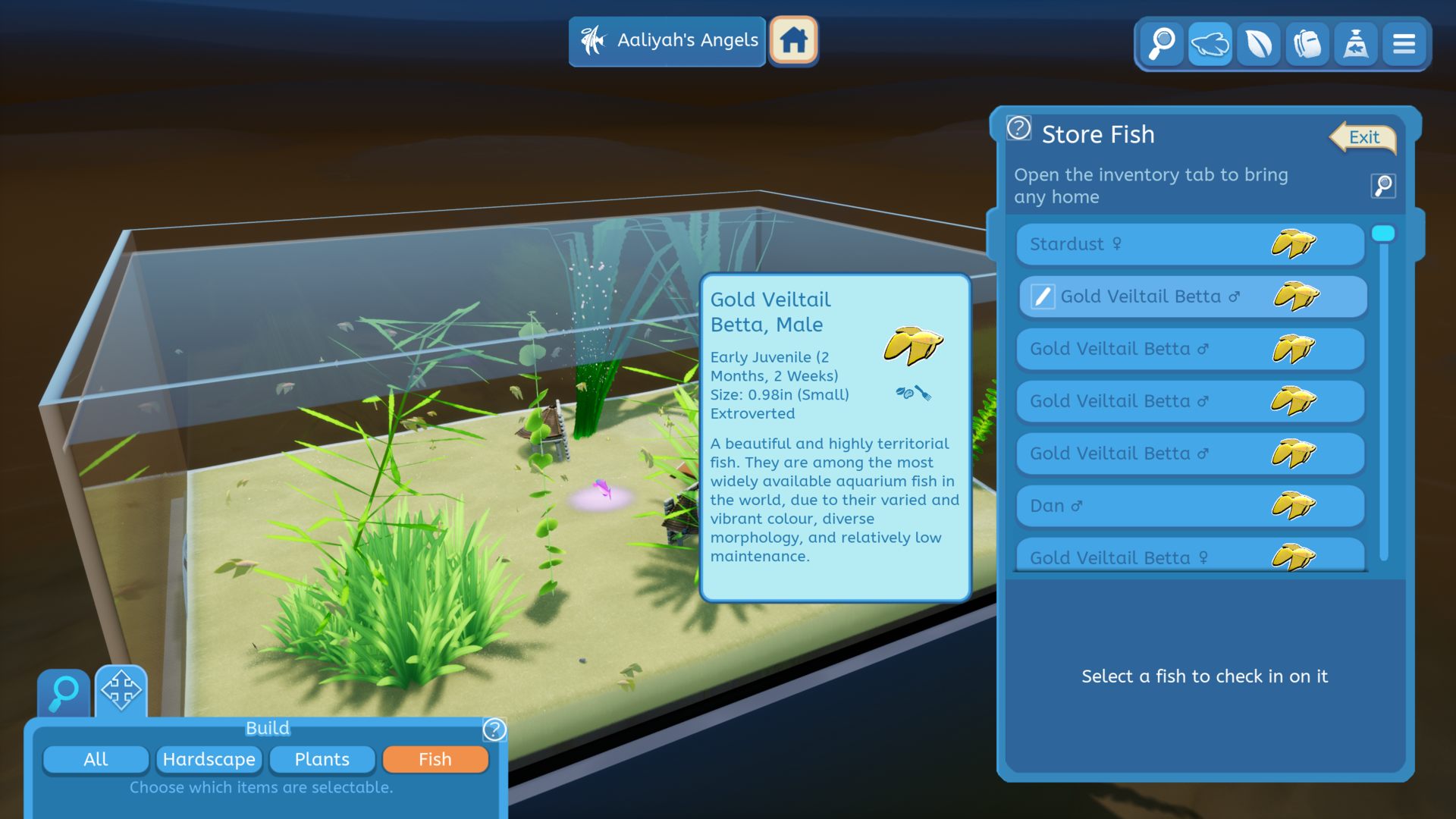This screenshot has width=1456, height=819.
Task: Open the fish tab in top toolbar
Action: point(1210,44)
